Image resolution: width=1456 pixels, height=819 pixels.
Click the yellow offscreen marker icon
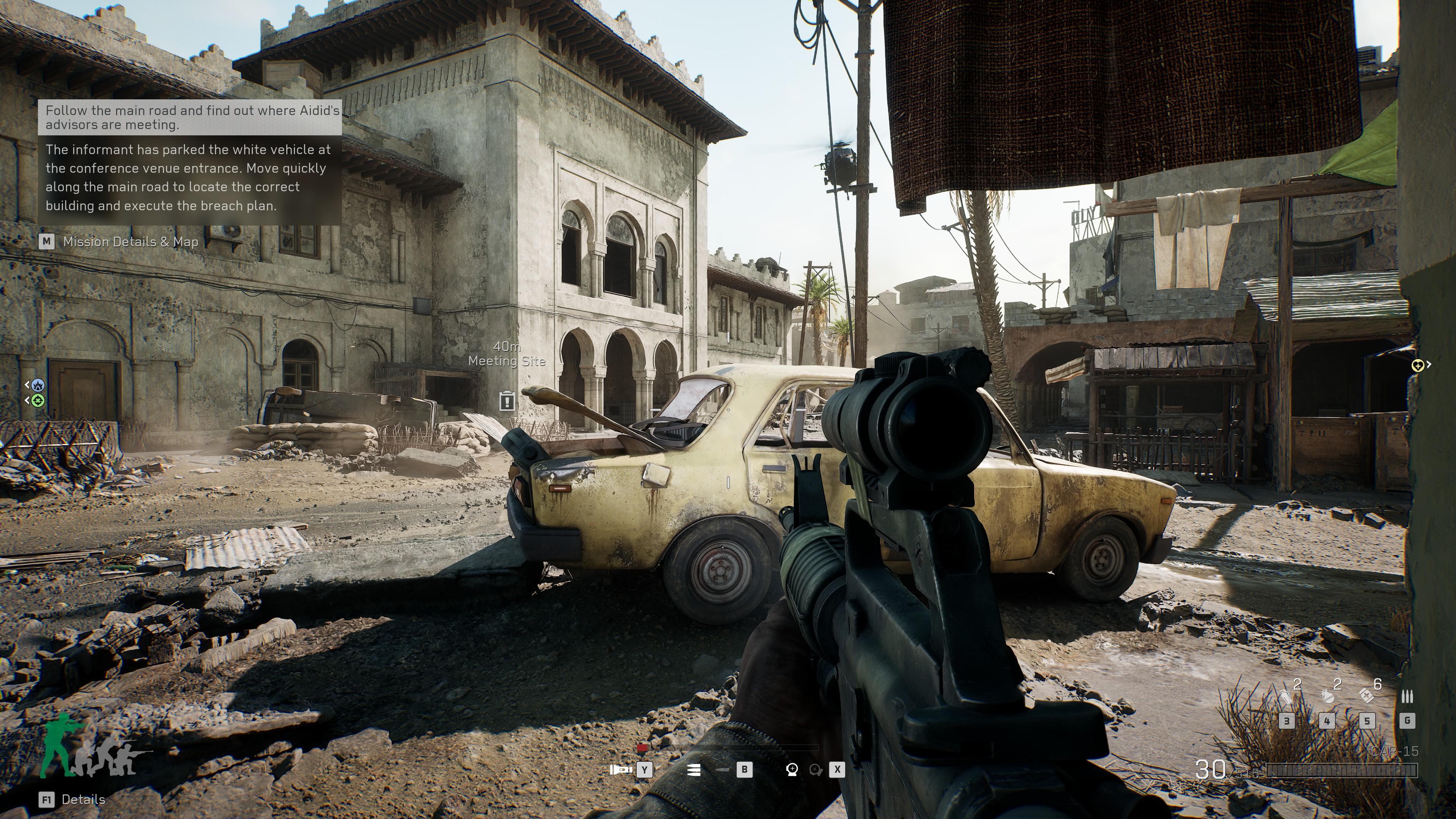(1417, 365)
